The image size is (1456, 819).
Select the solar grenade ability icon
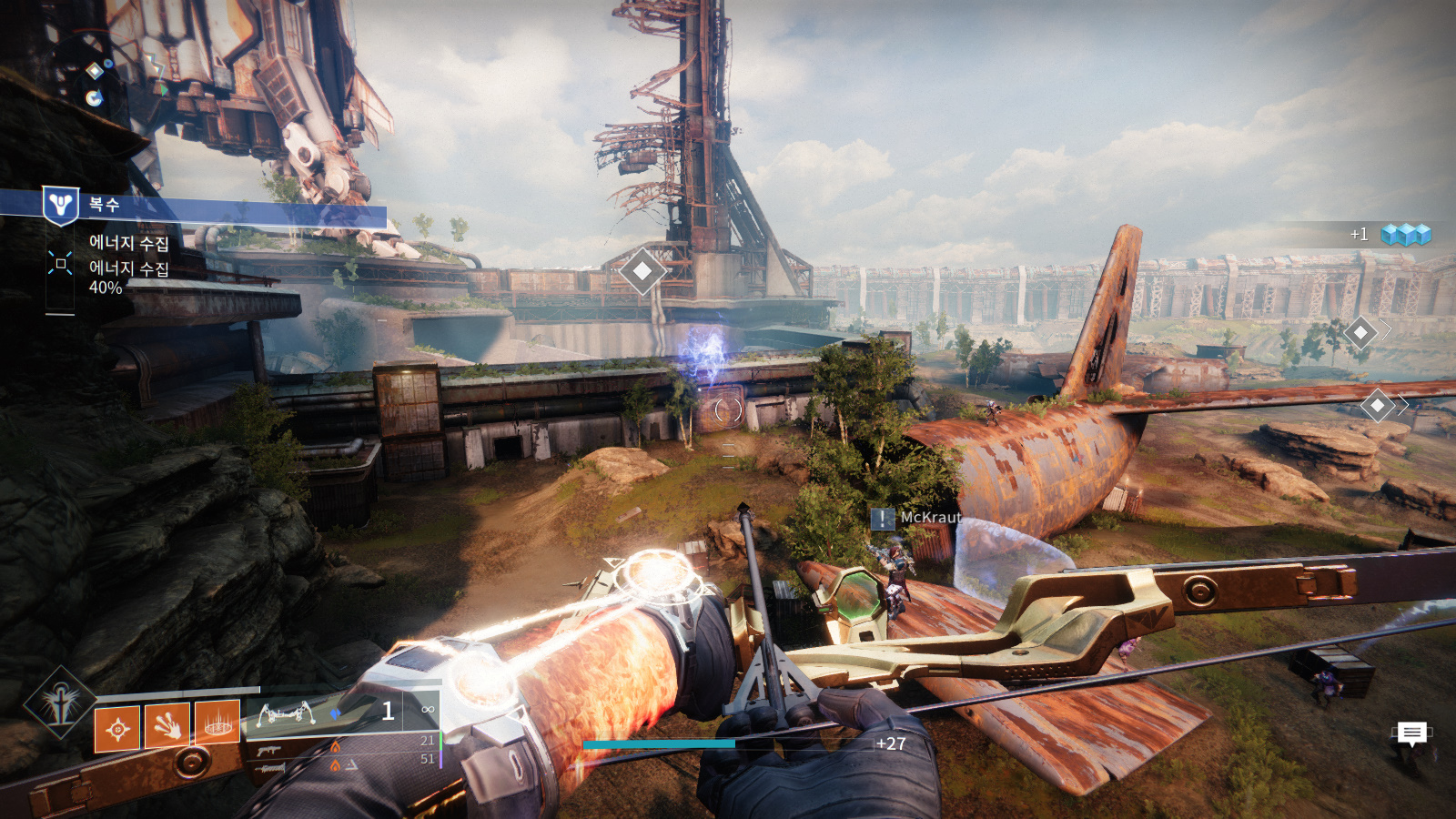coord(117,728)
